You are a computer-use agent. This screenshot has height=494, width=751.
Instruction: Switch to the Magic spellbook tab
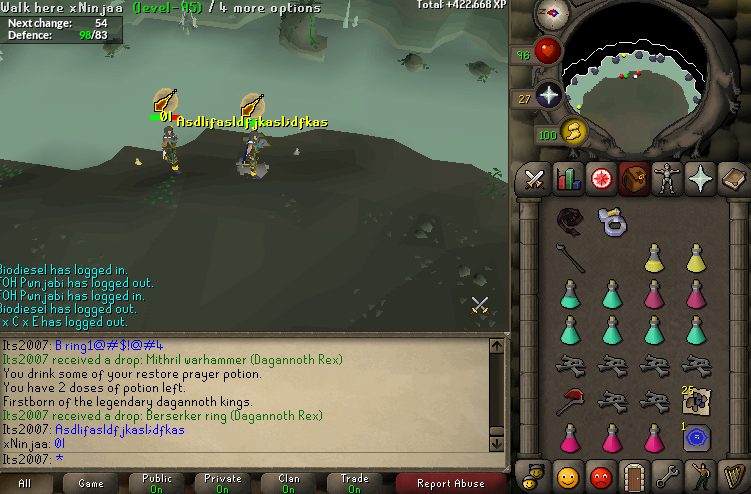tap(733, 179)
